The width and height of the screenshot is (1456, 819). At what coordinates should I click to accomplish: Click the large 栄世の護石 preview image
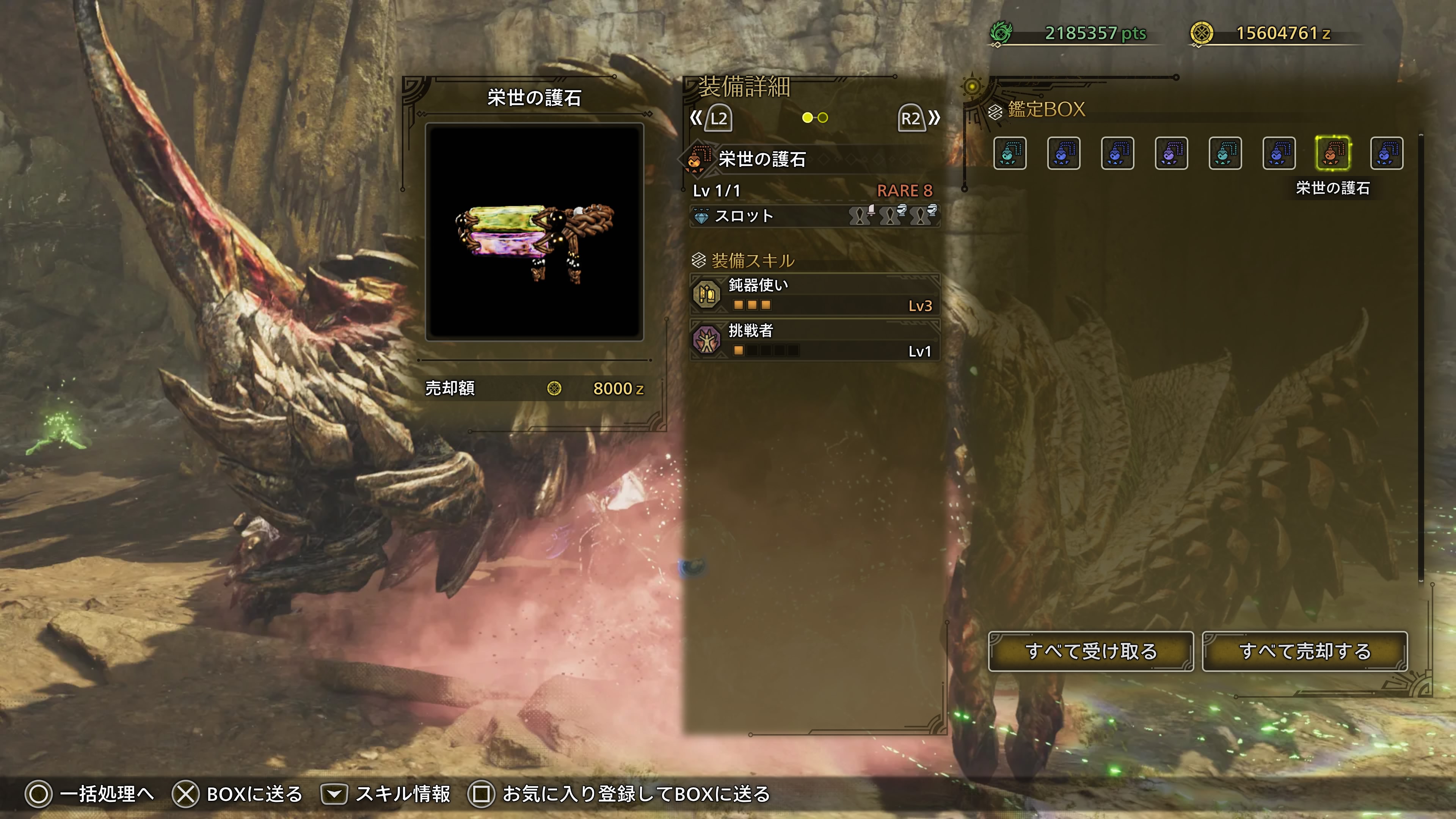534,232
